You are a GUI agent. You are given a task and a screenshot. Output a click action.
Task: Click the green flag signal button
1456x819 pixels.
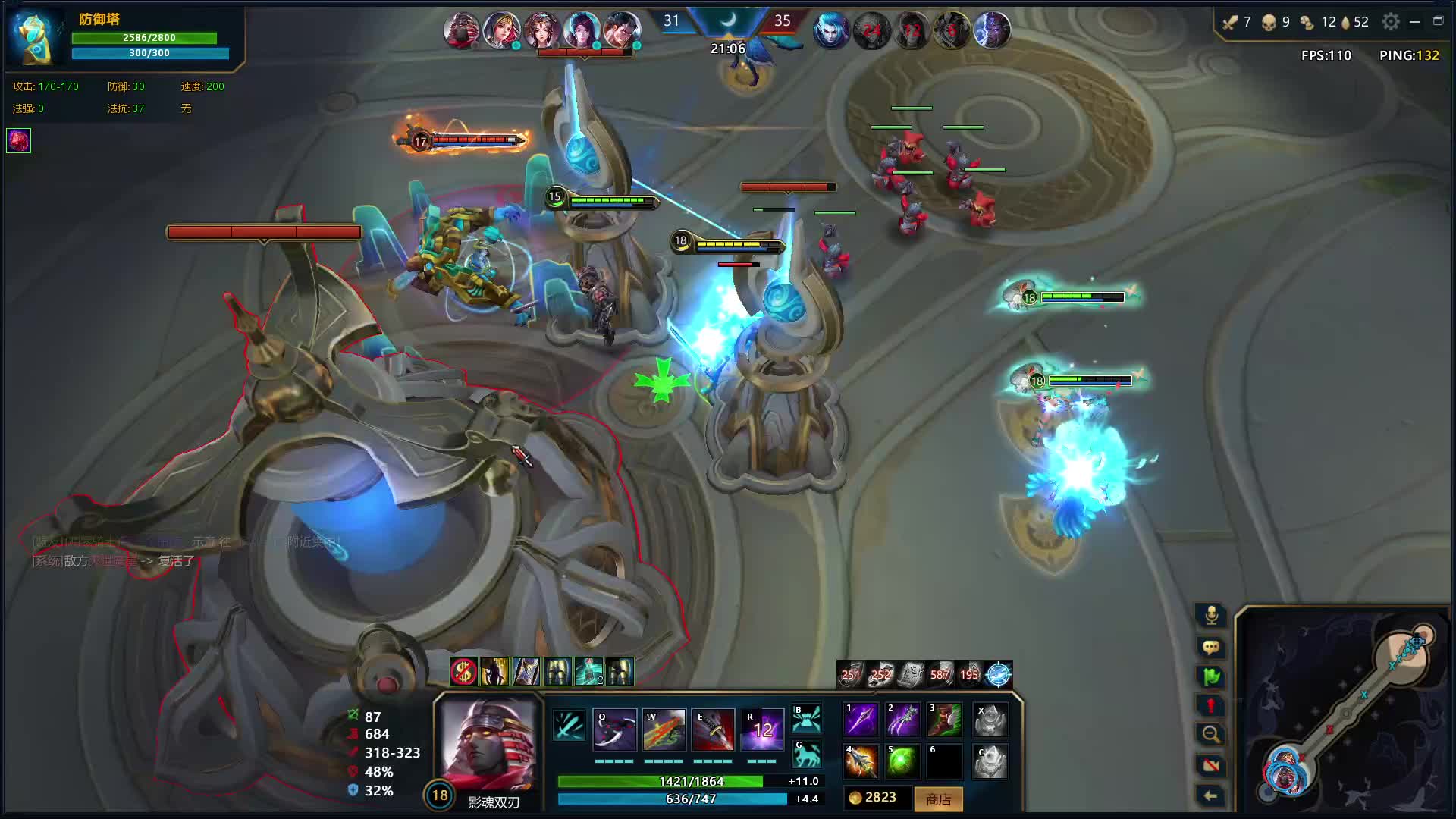(x=1211, y=676)
